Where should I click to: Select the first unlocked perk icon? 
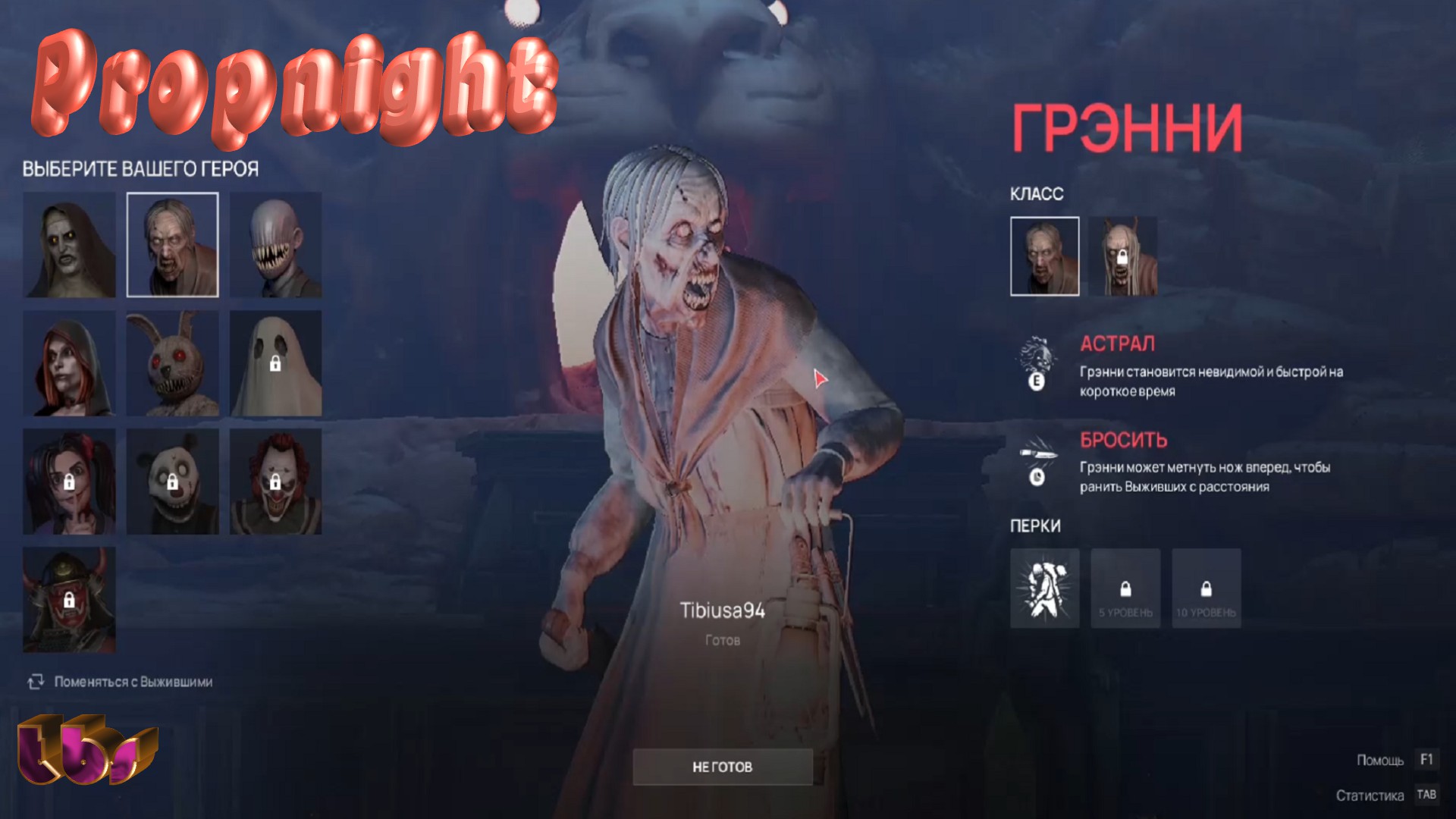point(1044,589)
